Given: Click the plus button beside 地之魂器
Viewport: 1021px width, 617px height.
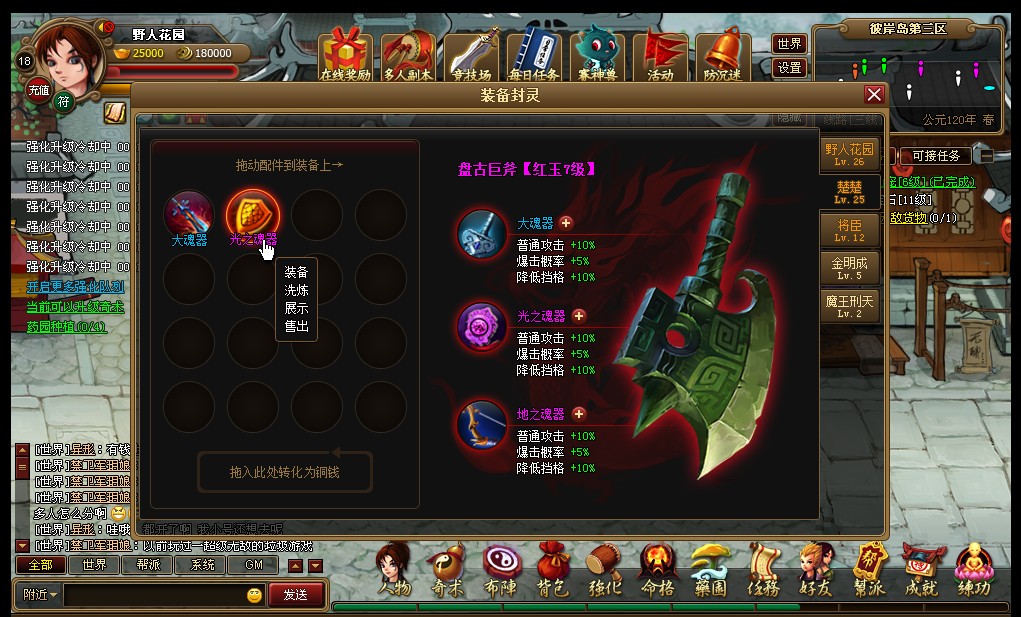Looking at the screenshot, I should [x=579, y=414].
